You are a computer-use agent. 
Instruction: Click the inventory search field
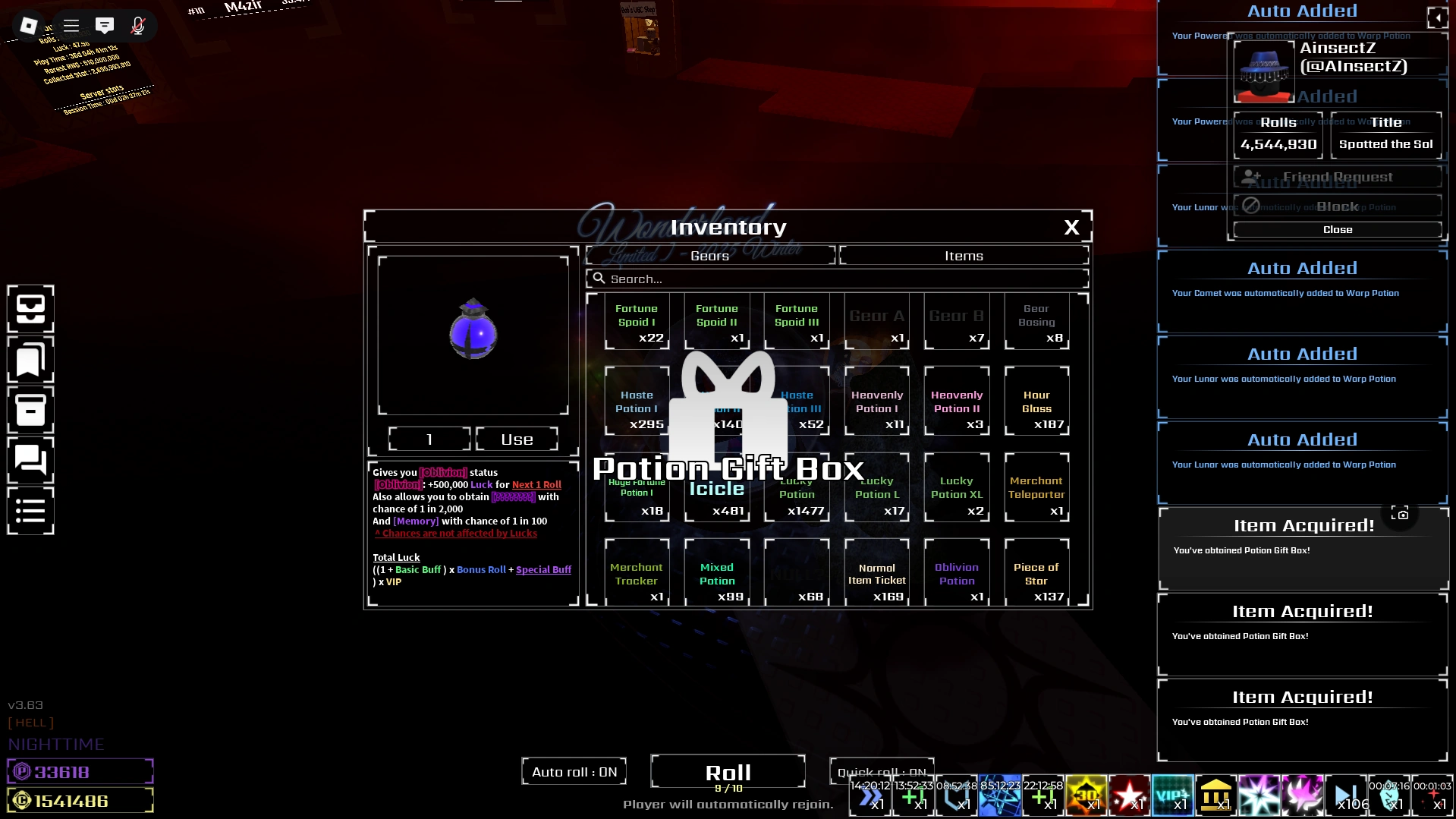(x=835, y=279)
